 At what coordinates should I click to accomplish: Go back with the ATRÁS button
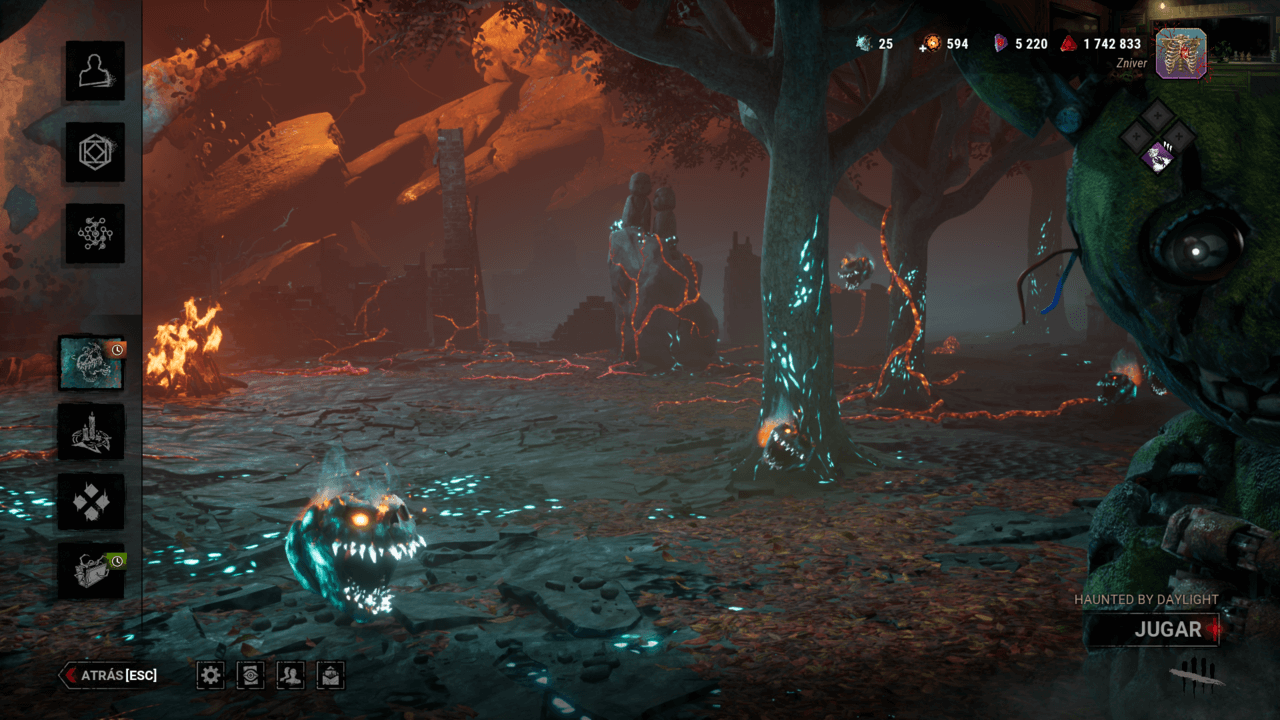(x=110, y=675)
